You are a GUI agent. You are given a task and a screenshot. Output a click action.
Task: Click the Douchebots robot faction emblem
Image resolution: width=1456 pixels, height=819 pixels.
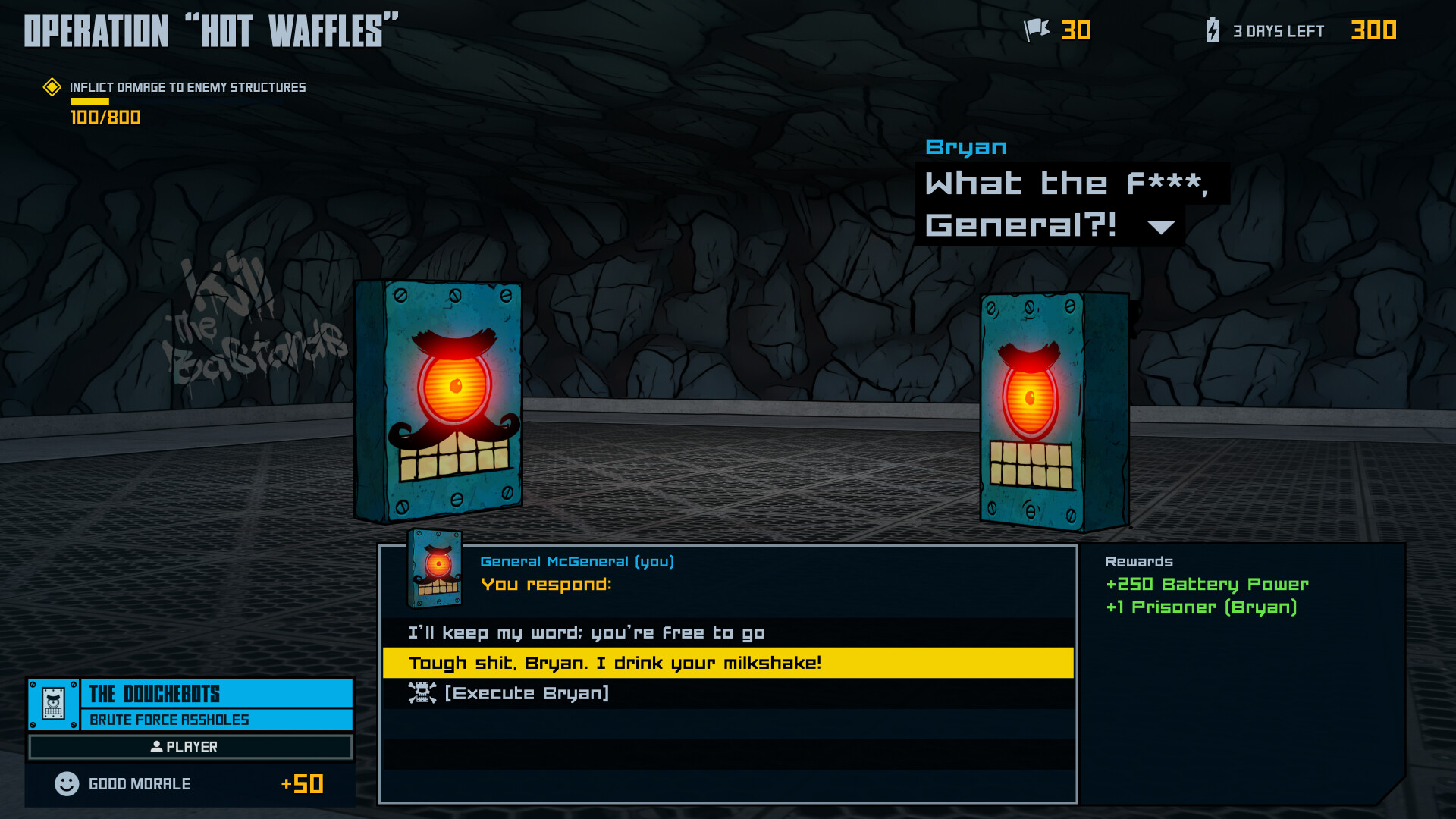pyautogui.click(x=52, y=705)
